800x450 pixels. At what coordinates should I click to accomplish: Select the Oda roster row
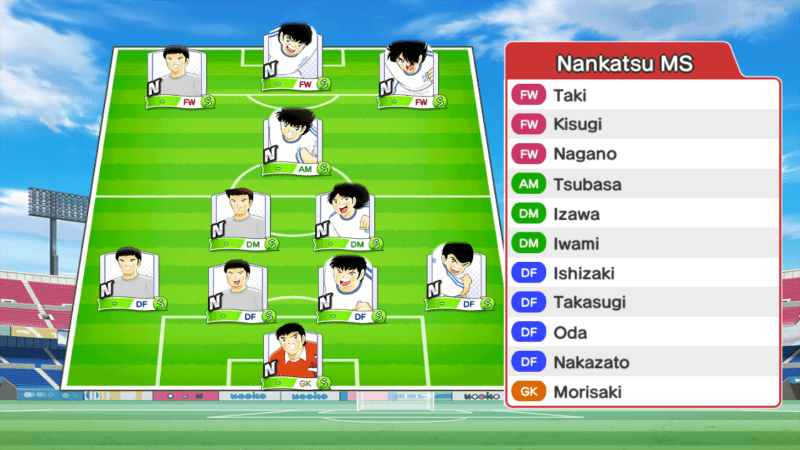[x=642, y=333]
